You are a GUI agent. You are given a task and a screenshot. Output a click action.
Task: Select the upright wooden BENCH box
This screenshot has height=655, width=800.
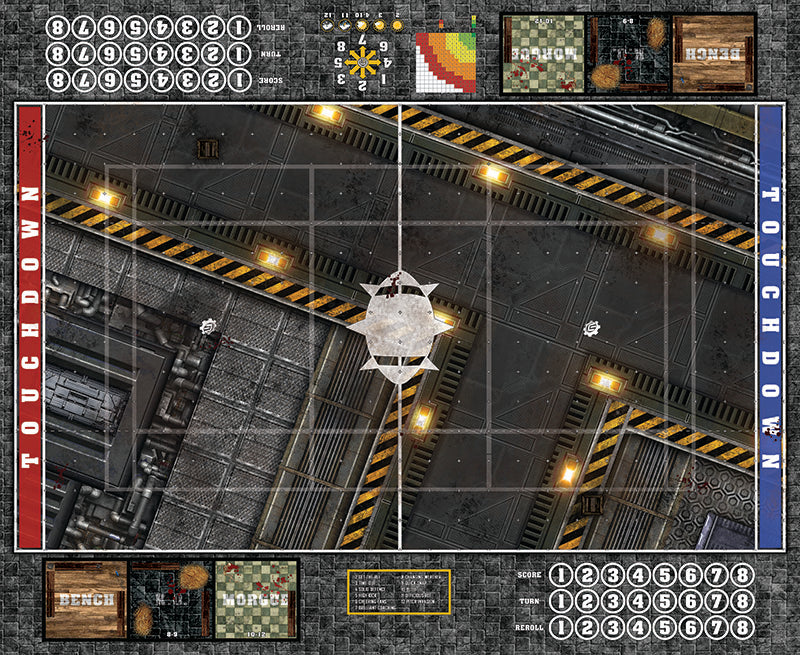point(84,600)
